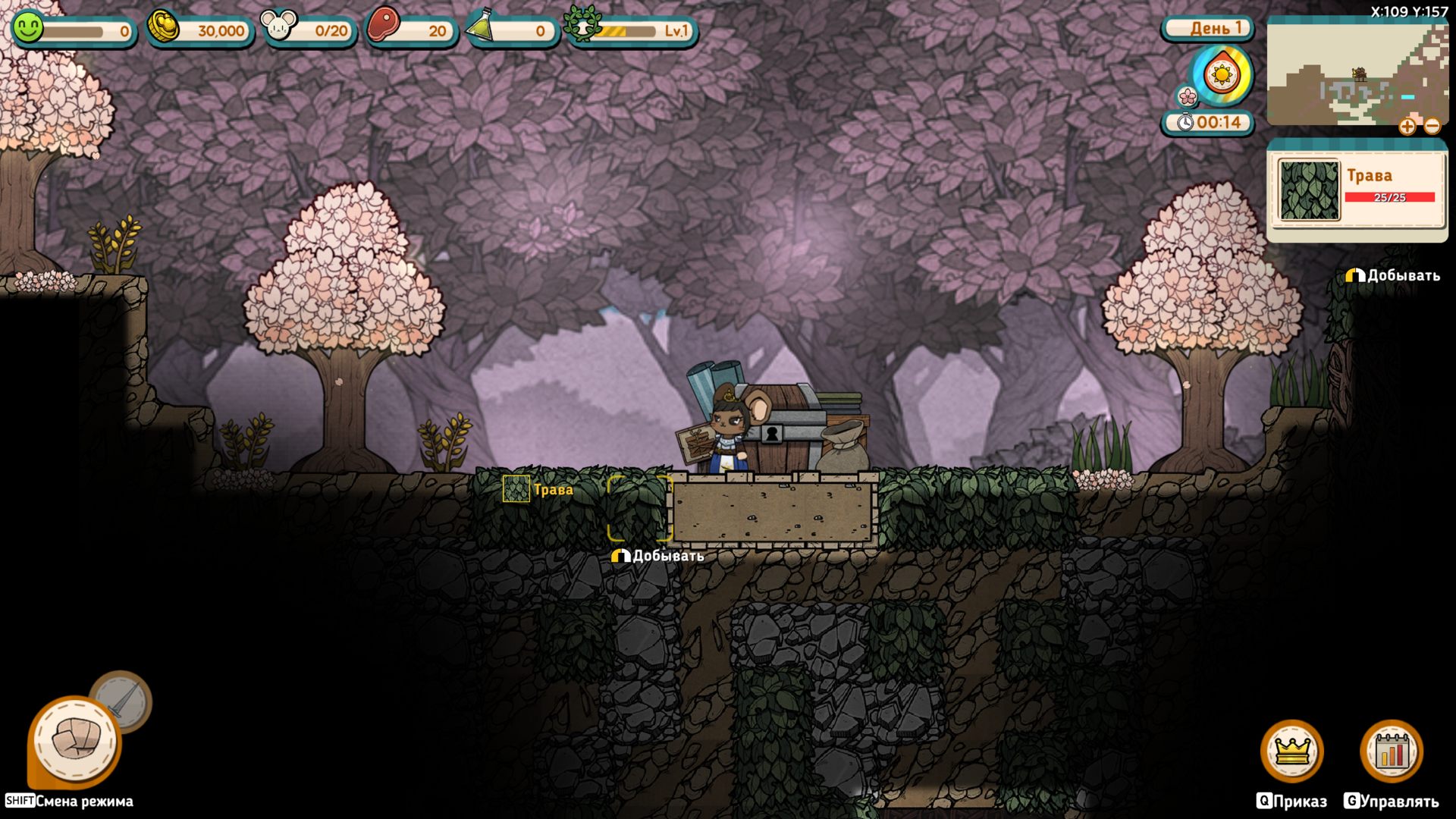Image resolution: width=1456 pixels, height=819 pixels.
Task: Select the fist hand mode button
Action: (75, 740)
